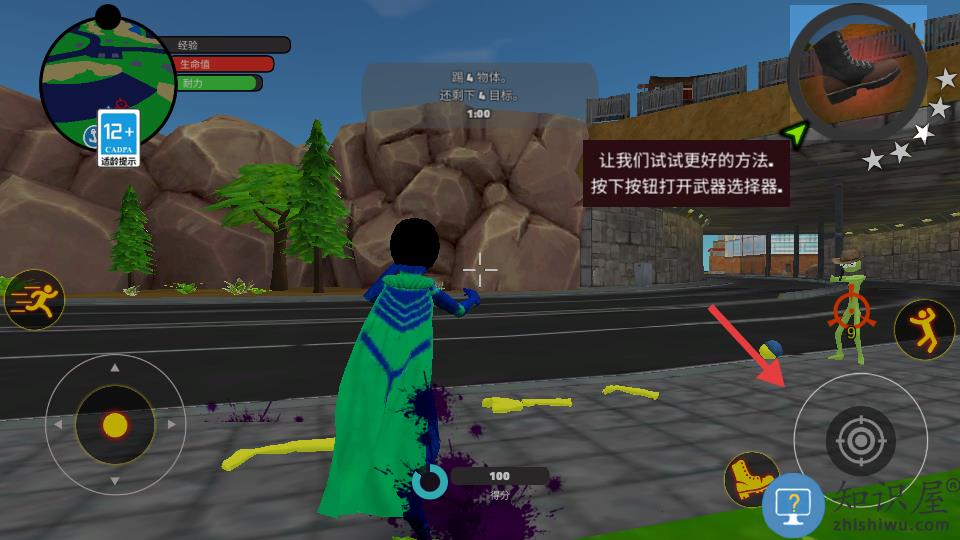Click the CADPA 12+ age rating badge

pyautogui.click(x=119, y=138)
